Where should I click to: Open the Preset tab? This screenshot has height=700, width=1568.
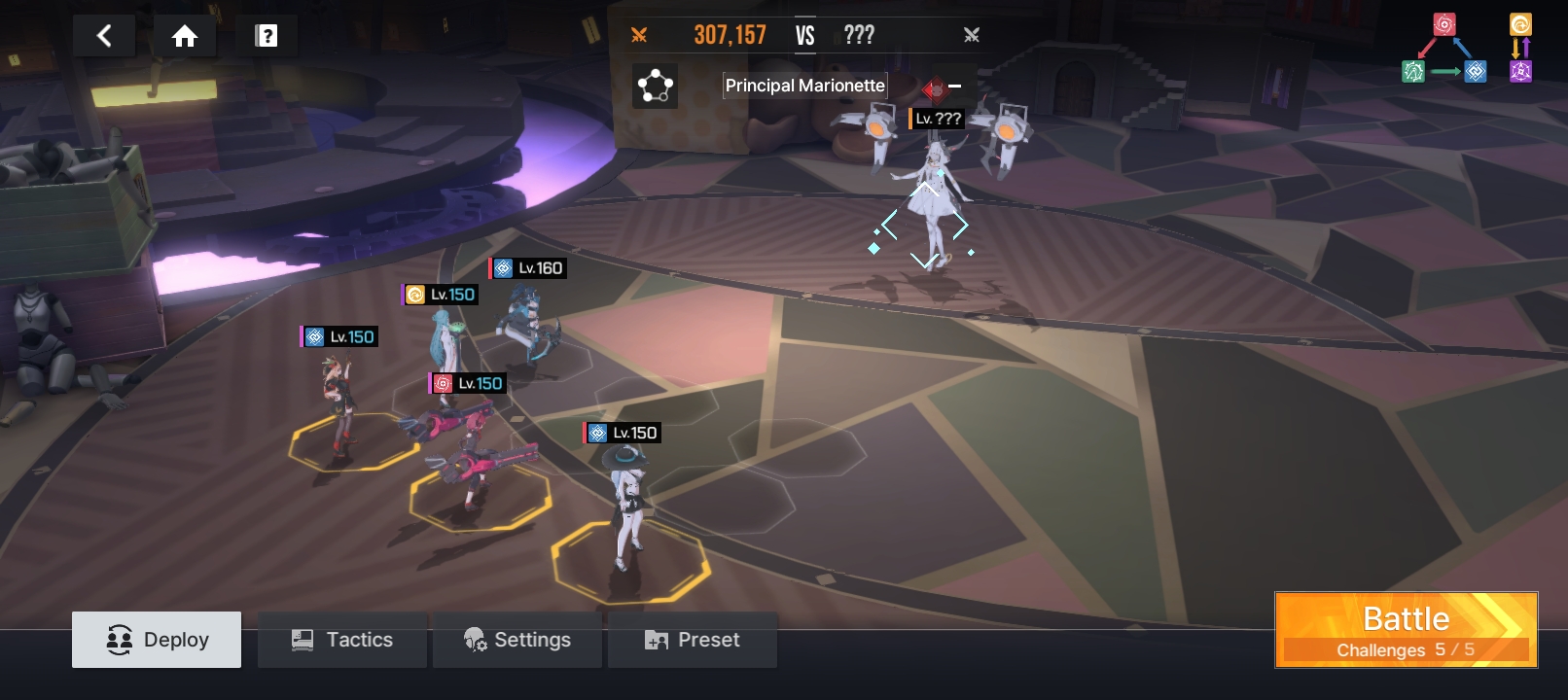pos(693,640)
